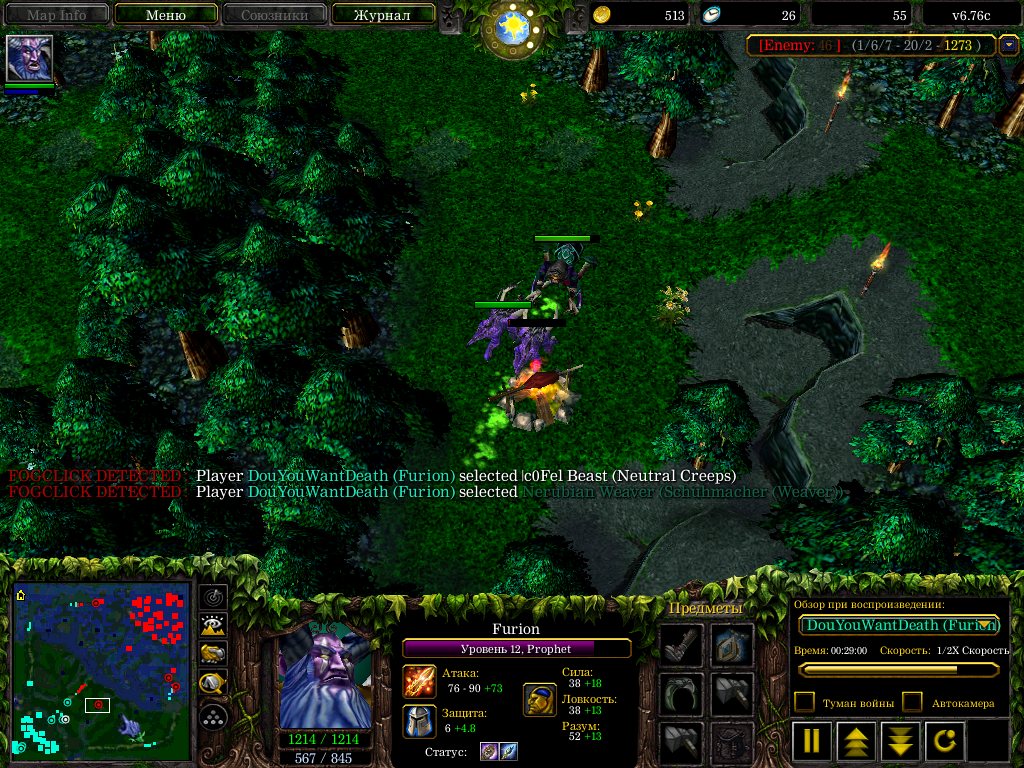Toggle minimap creep camp display button

[214, 684]
